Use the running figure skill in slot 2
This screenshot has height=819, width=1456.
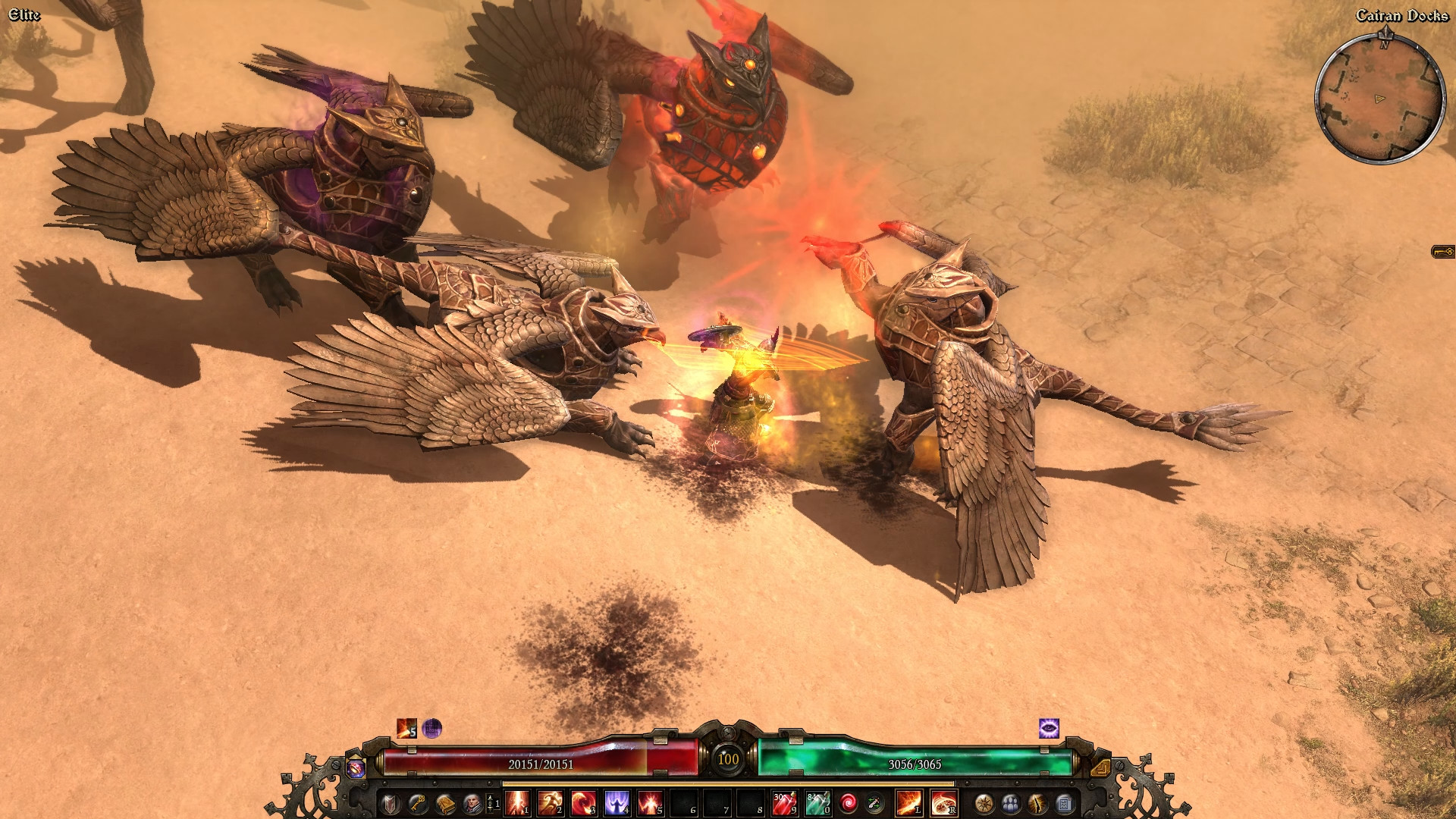[x=550, y=803]
